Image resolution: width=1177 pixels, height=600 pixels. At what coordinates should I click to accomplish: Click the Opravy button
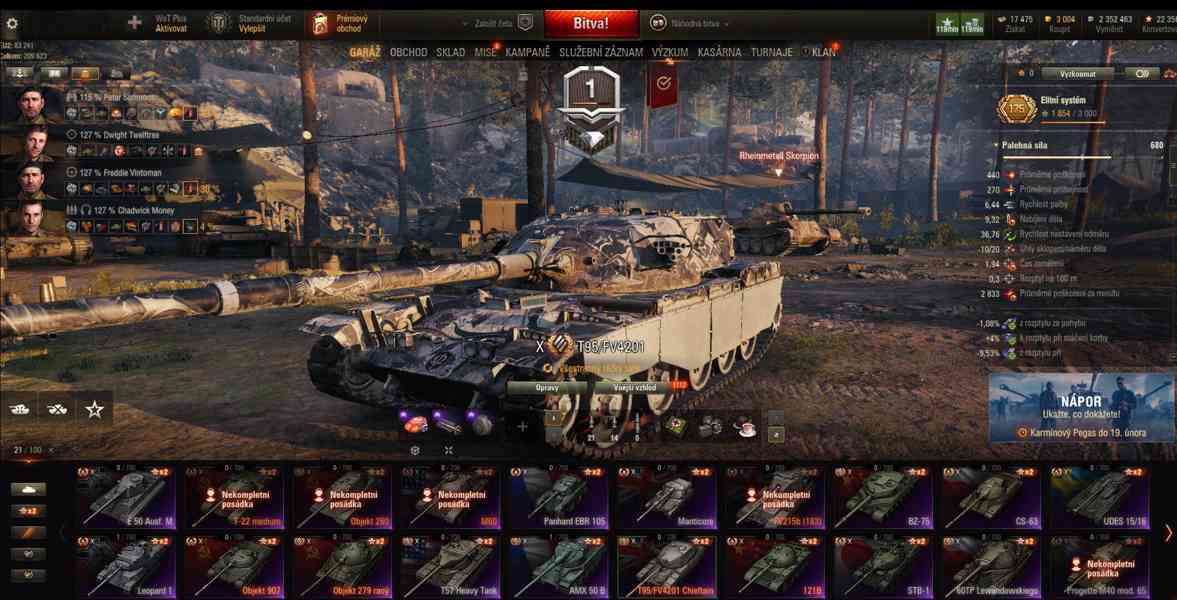tap(547, 387)
